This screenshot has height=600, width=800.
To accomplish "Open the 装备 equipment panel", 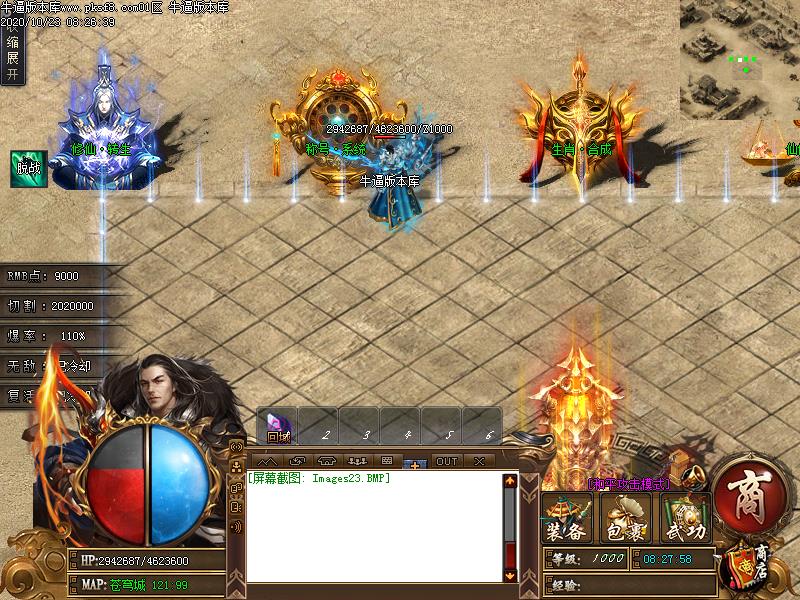I will click(x=567, y=518).
